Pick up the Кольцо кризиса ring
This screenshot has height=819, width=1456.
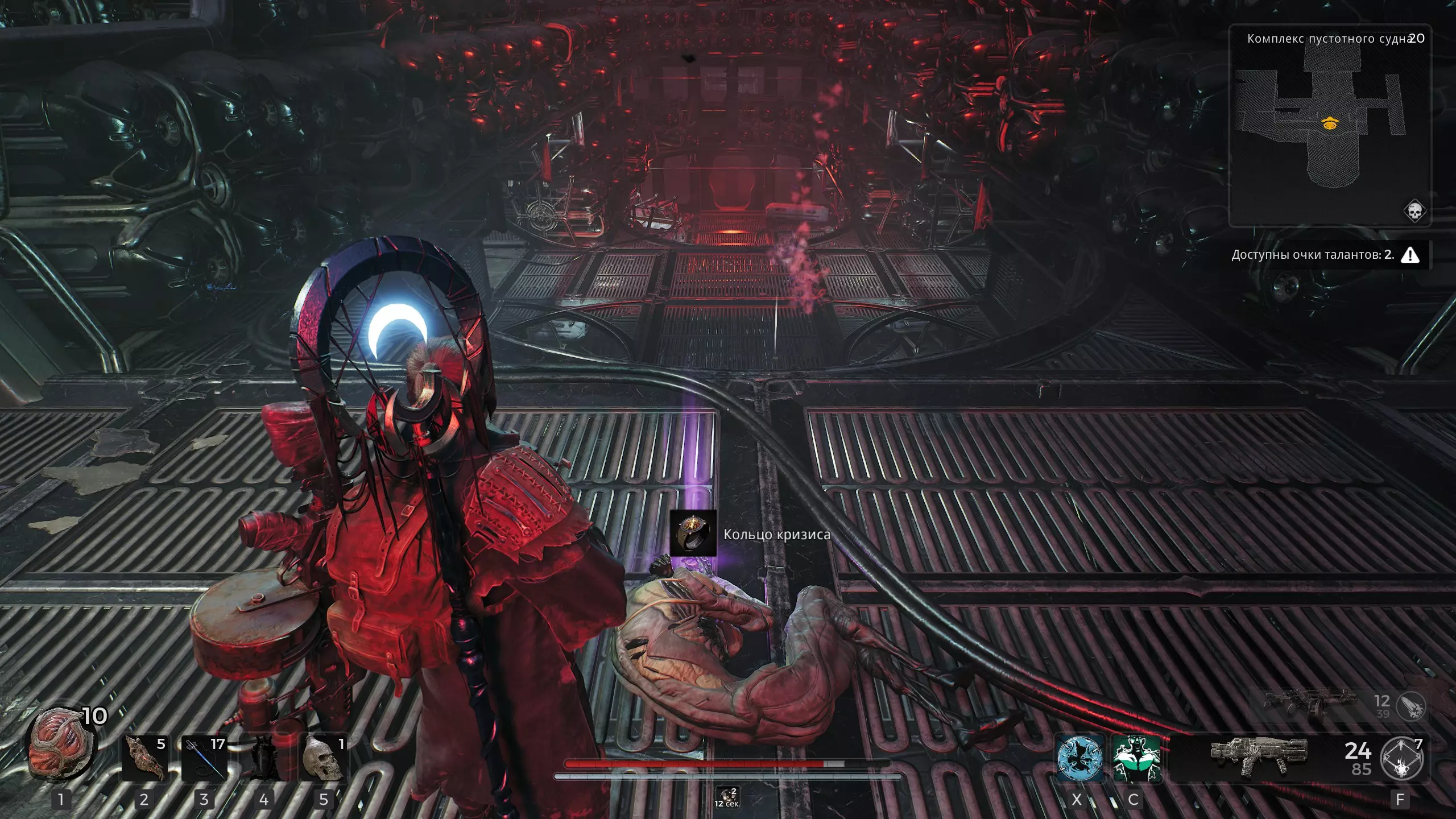693,533
